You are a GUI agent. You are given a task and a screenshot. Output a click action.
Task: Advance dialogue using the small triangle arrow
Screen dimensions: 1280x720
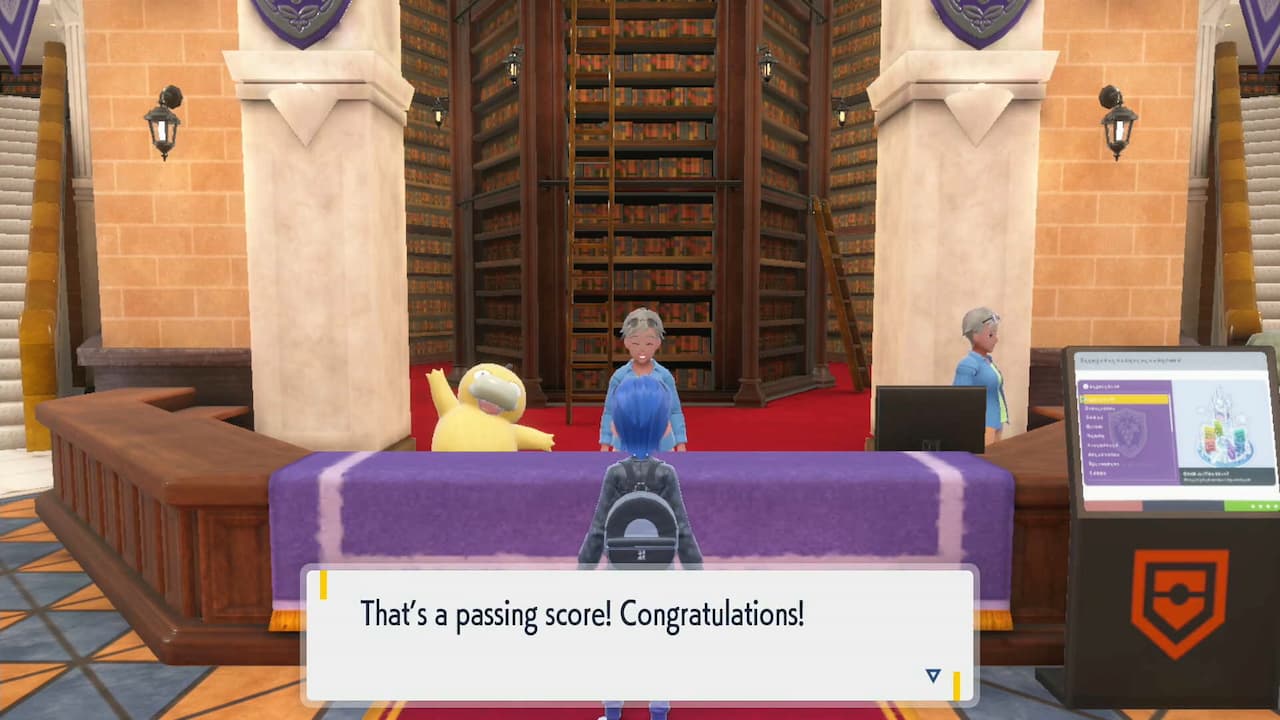(930, 676)
